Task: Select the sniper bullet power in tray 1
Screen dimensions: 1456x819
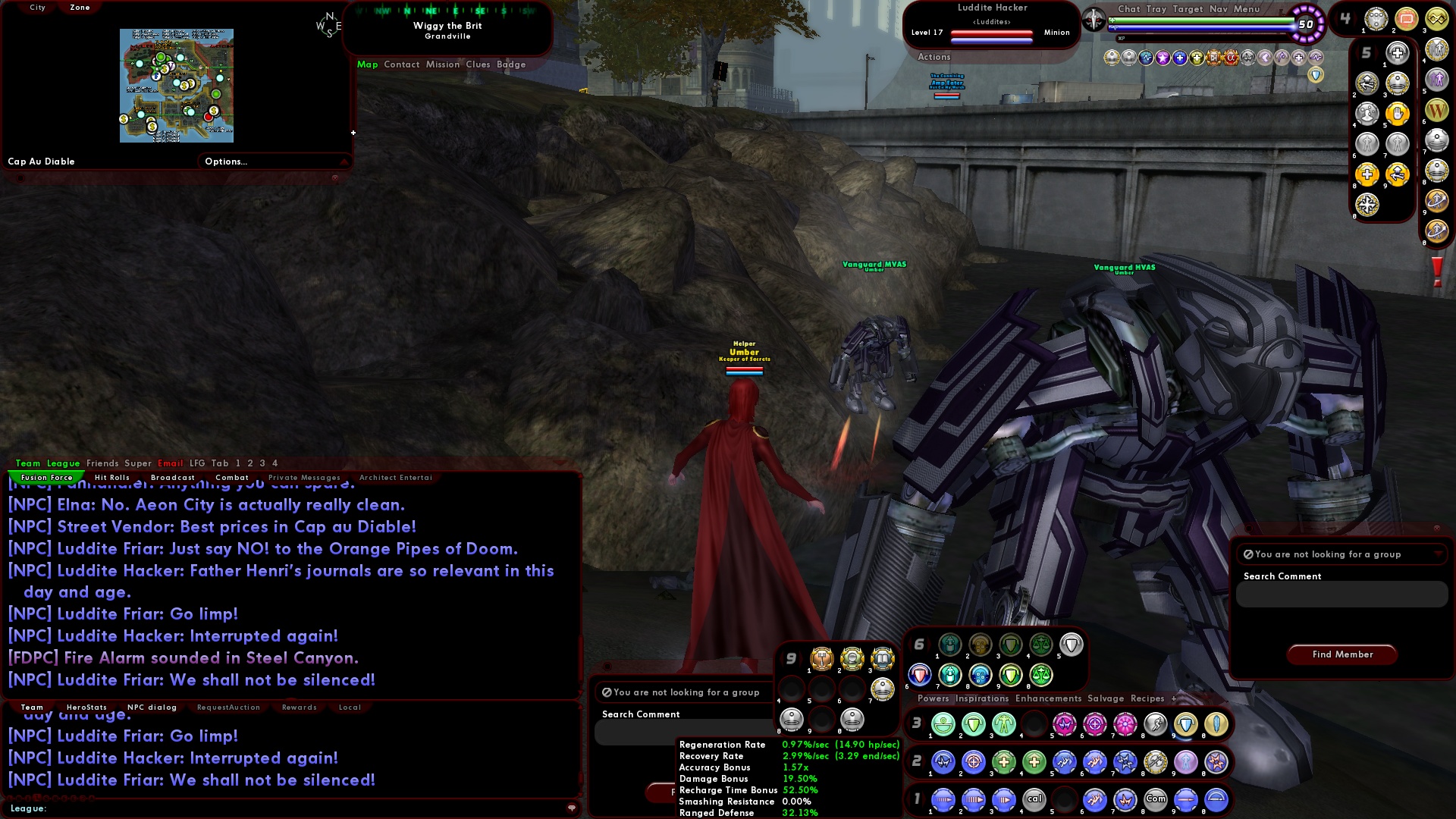Action: pyautogui.click(x=1186, y=799)
